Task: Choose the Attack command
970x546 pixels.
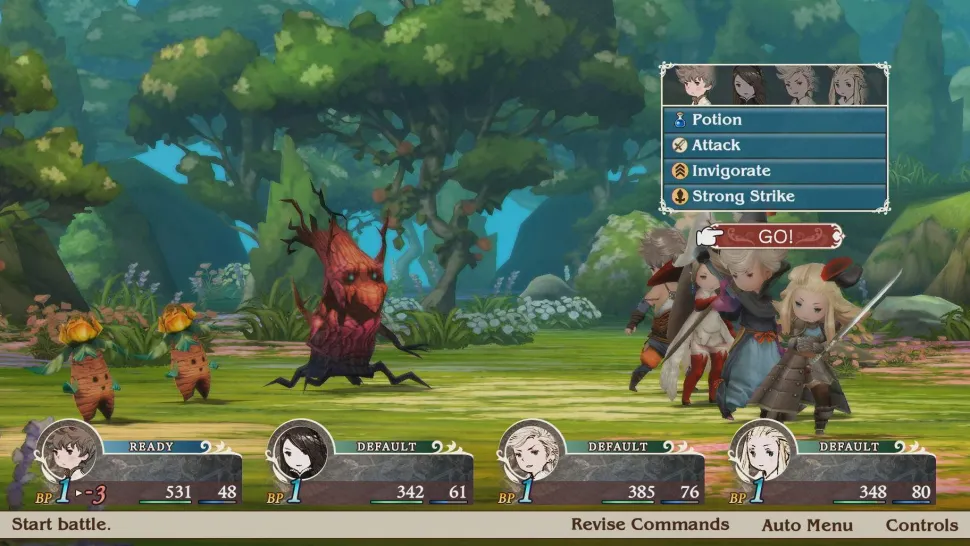Action: click(x=774, y=145)
